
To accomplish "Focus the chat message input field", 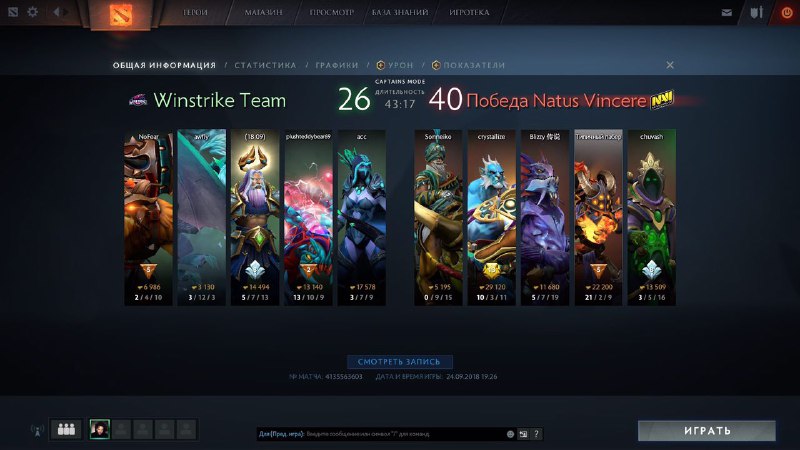I will click(x=380, y=434).
